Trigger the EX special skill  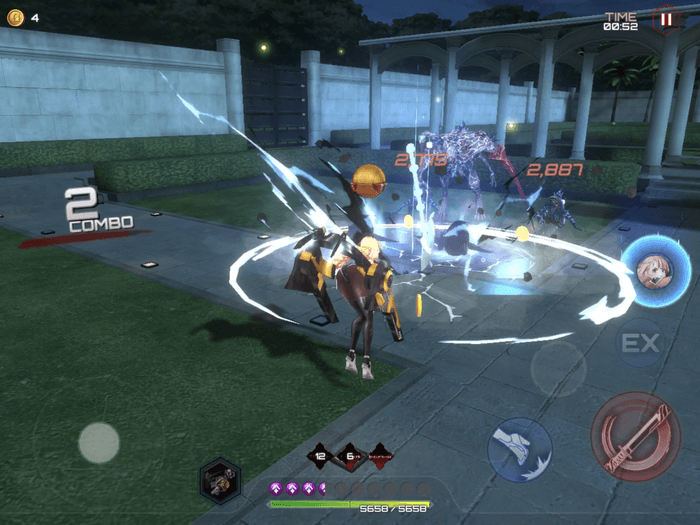click(x=640, y=344)
